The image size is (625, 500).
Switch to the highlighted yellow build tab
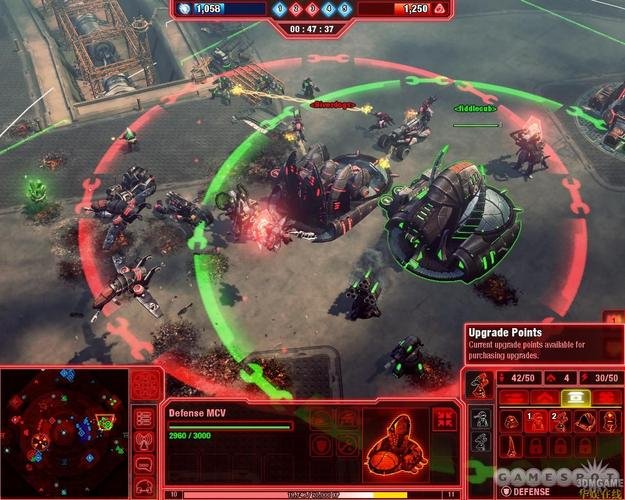point(574,397)
